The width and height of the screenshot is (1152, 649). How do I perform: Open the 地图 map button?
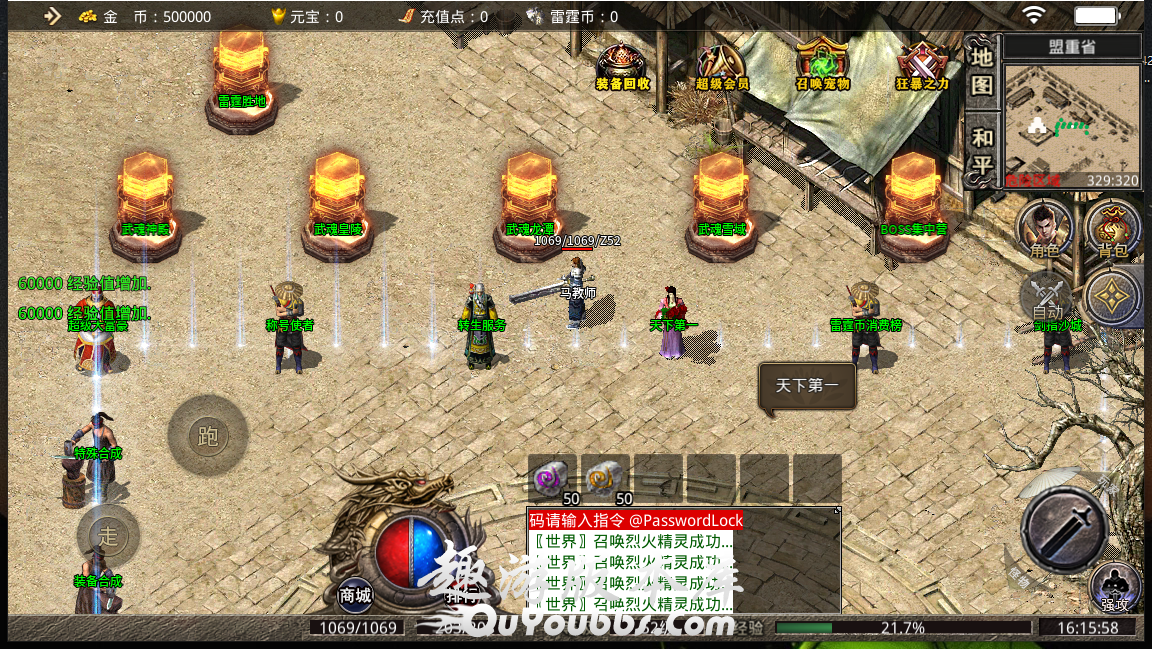pos(982,70)
